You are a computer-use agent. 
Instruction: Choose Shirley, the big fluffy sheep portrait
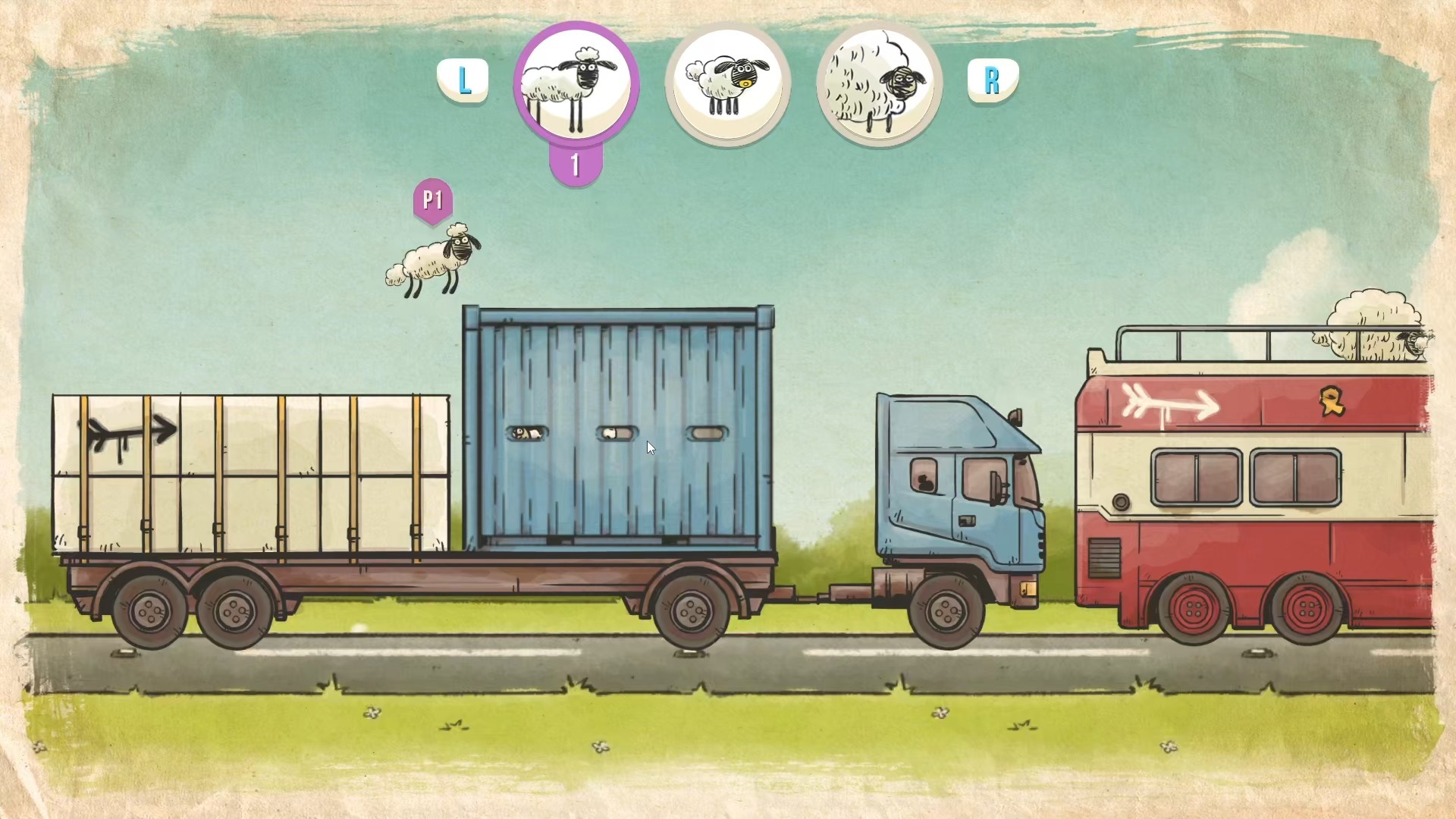(879, 83)
